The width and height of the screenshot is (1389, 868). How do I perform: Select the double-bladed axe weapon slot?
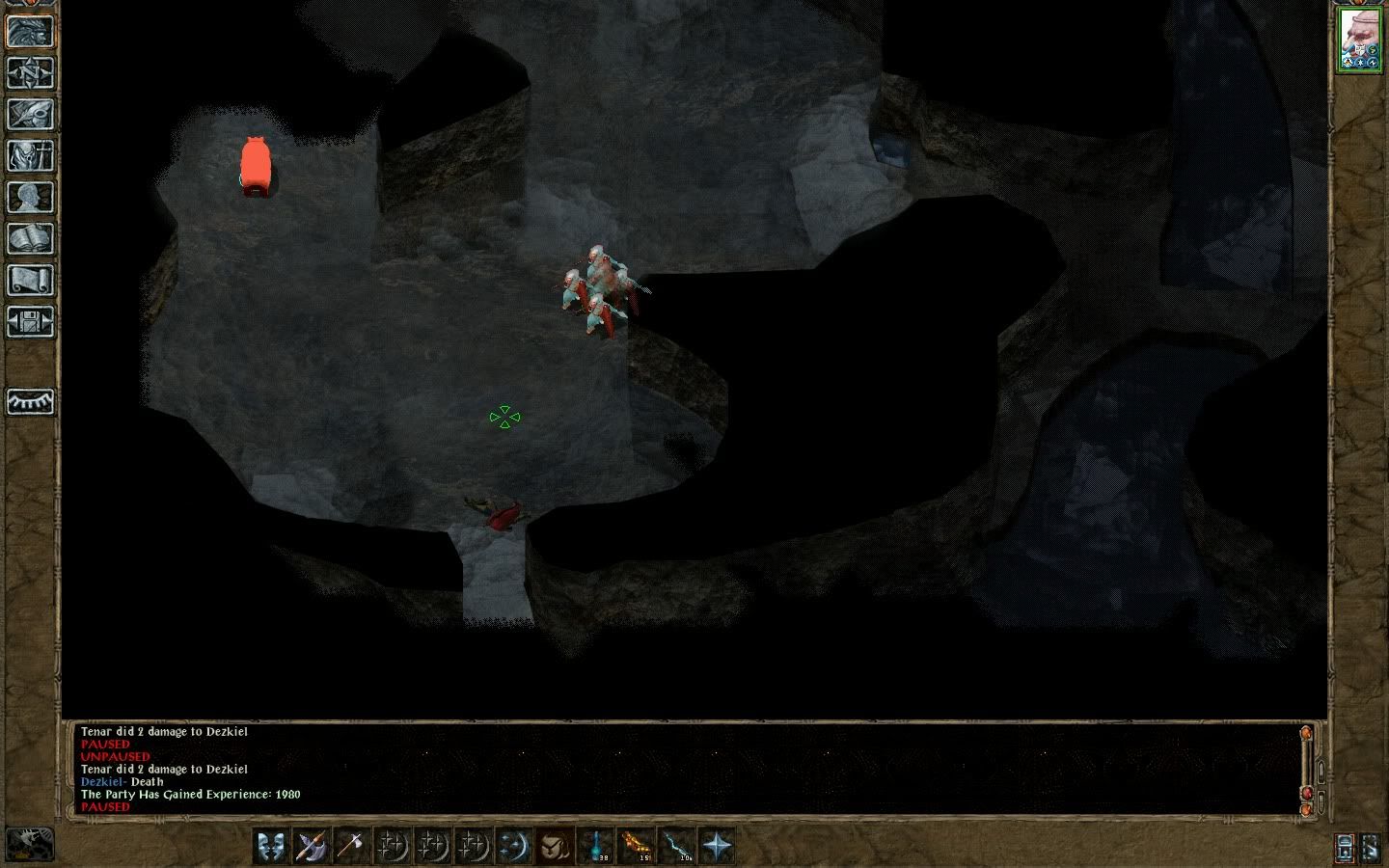(x=312, y=846)
